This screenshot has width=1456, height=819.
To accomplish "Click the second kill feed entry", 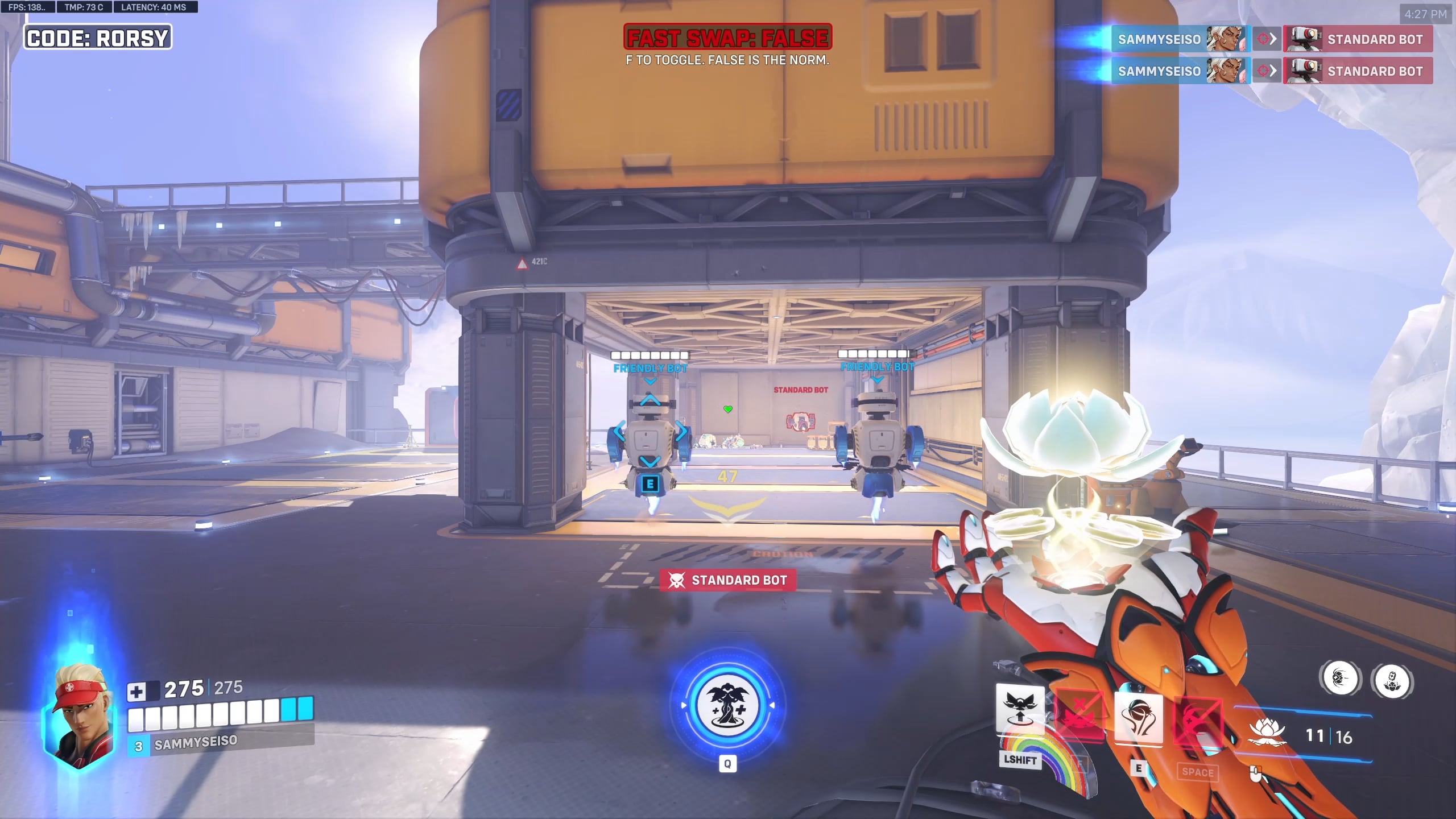I will click(1272, 71).
